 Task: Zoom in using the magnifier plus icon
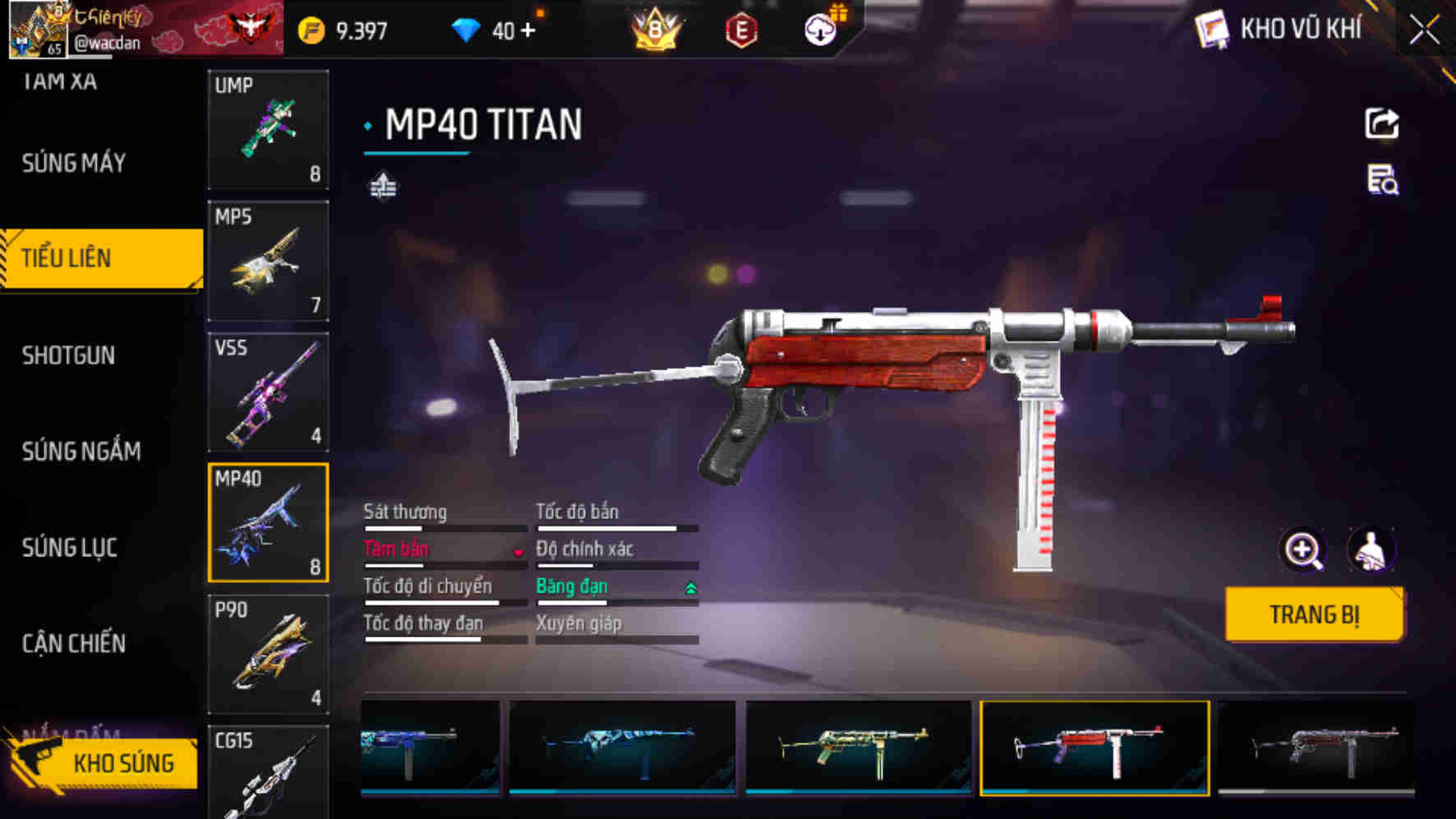point(1303,550)
